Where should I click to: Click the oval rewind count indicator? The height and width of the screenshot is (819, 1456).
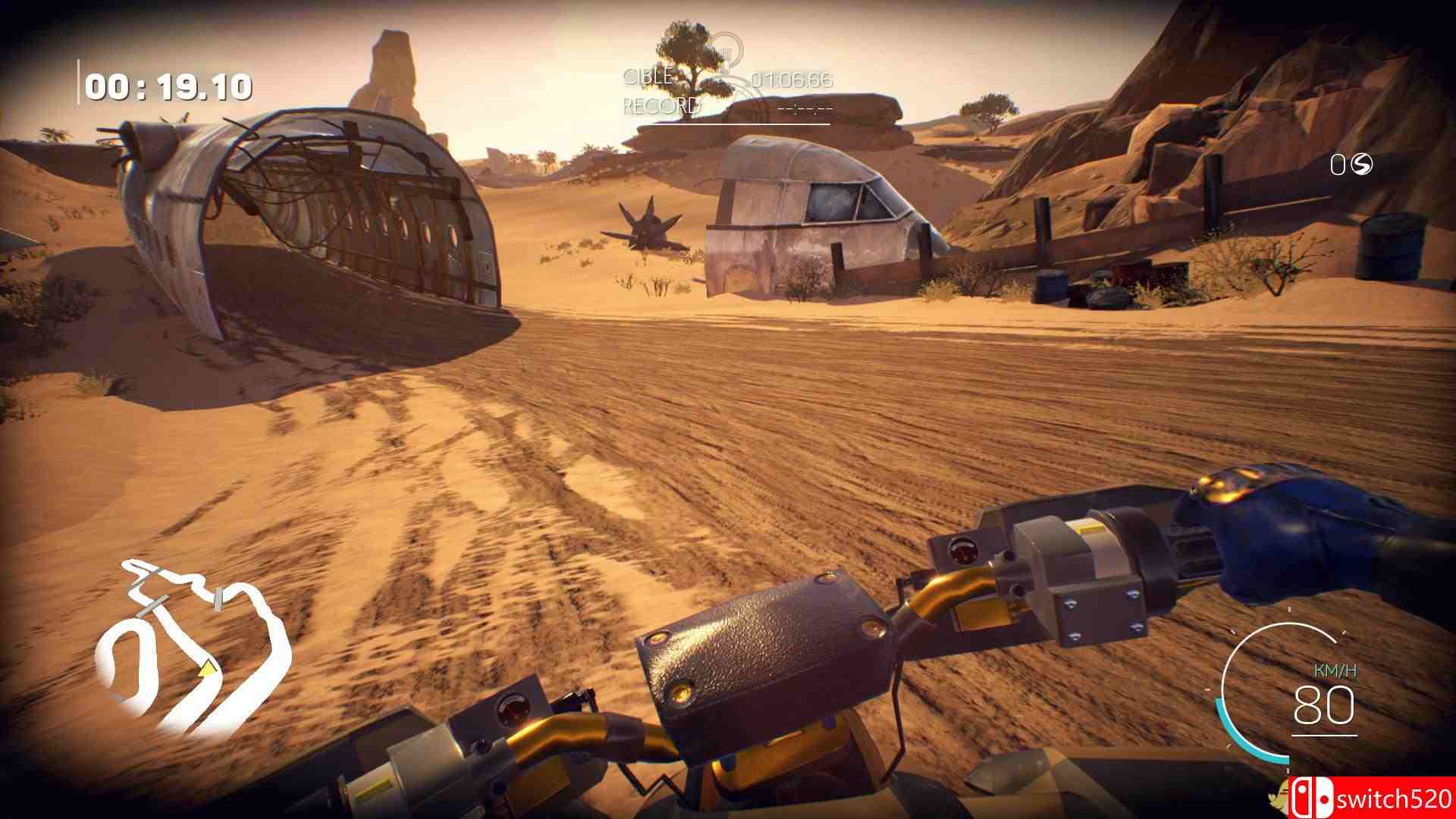tap(1337, 165)
